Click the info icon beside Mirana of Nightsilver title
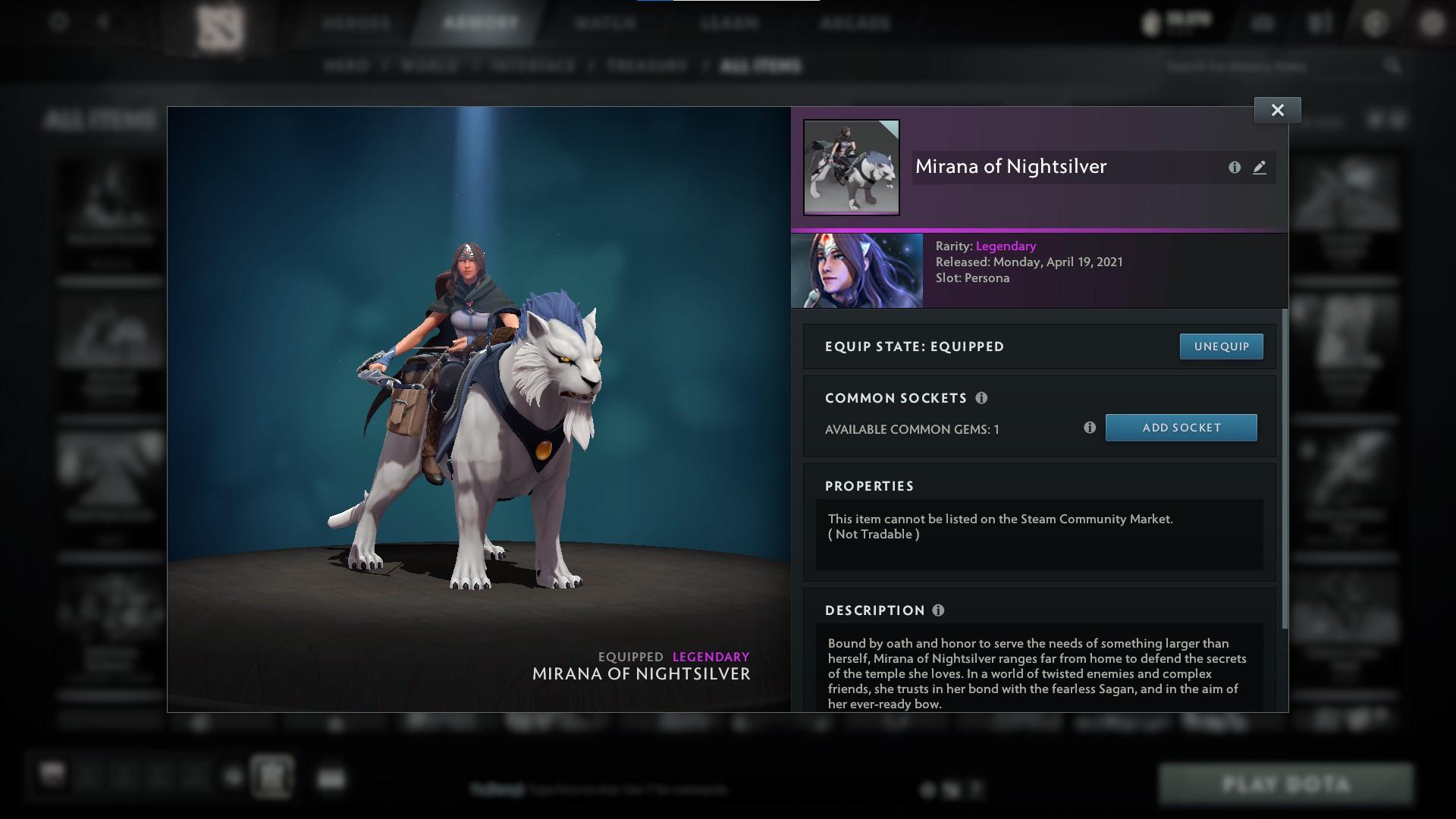1456x819 pixels. point(1235,168)
